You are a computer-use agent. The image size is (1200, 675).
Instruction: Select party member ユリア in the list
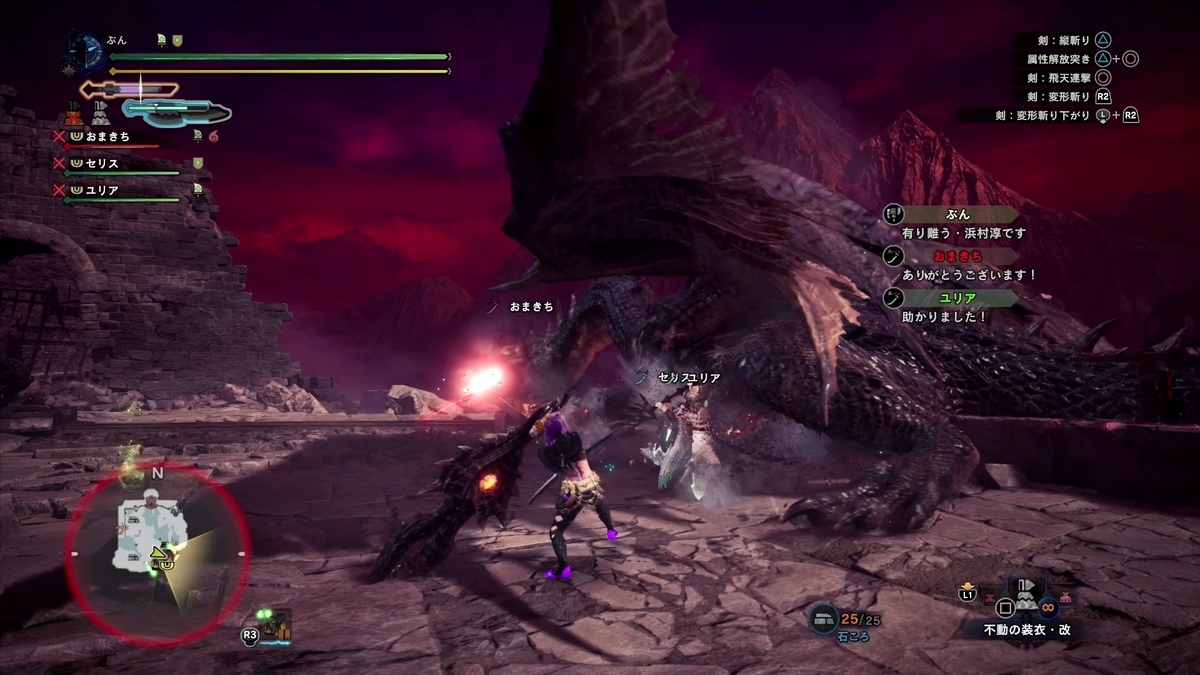[x=101, y=189]
